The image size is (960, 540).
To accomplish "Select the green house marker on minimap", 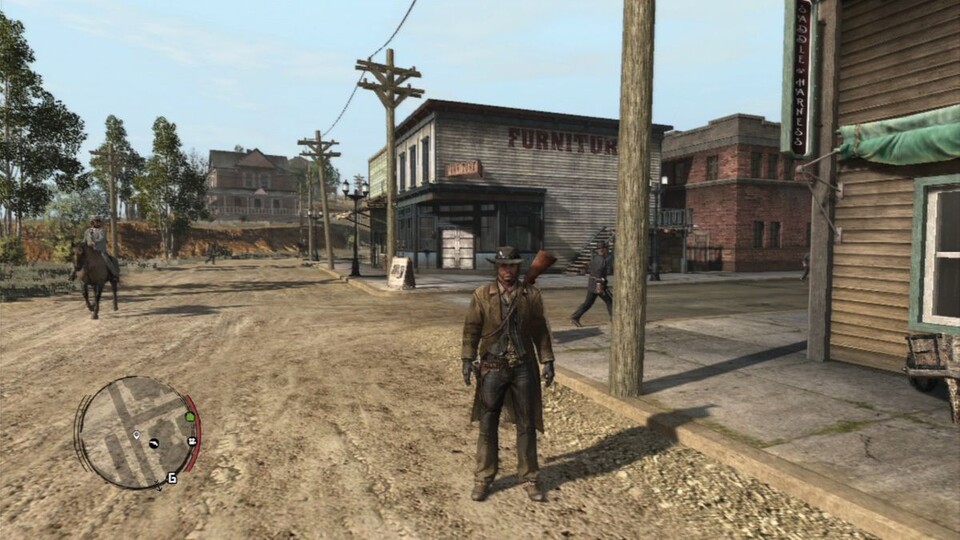I will (x=189, y=416).
